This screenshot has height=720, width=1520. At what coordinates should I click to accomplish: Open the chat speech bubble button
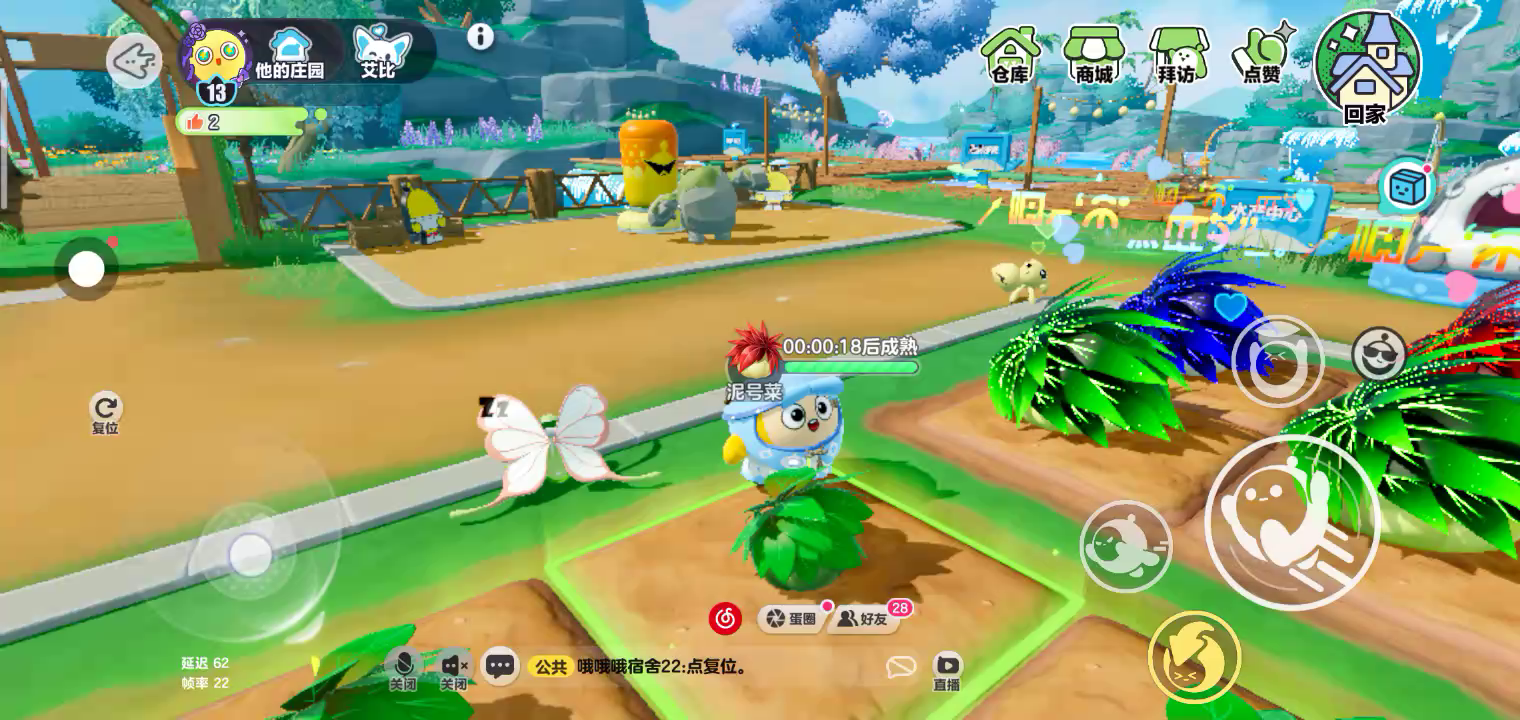click(500, 665)
